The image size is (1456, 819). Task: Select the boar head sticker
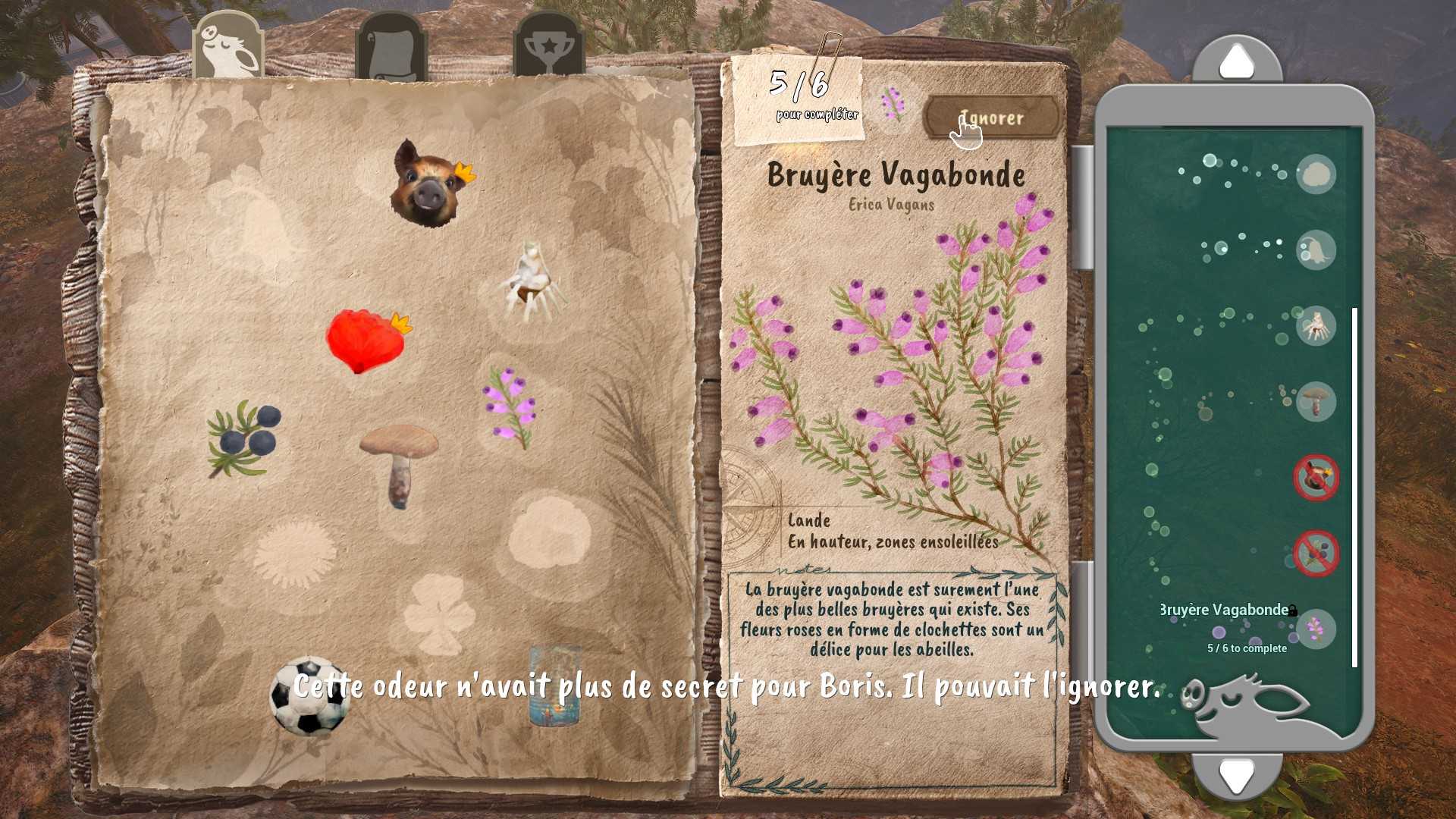(429, 184)
